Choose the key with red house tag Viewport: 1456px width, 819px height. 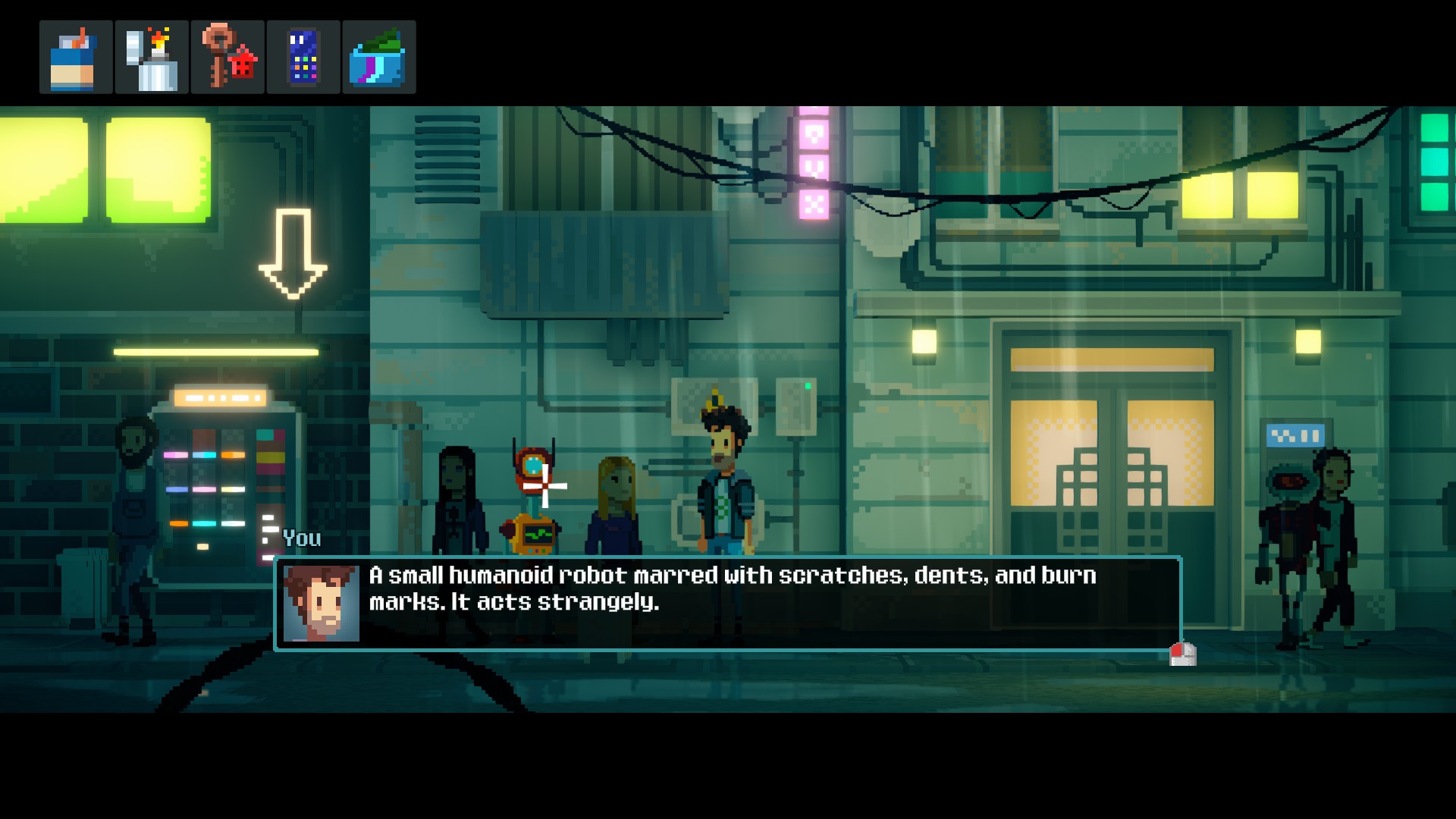pos(227,58)
